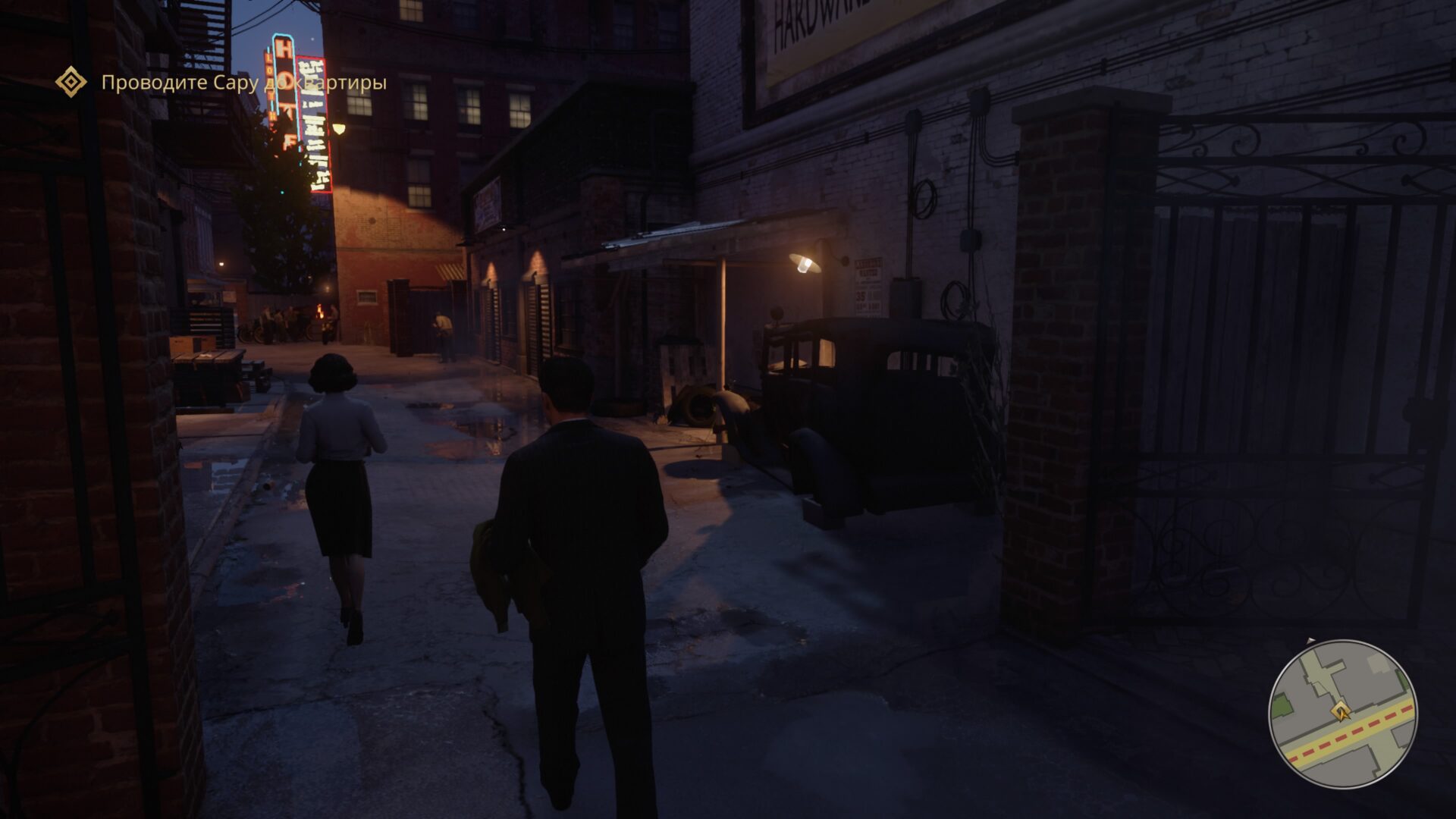Click the circular minimap
Screen dimensions: 1456x819
click(x=1342, y=715)
